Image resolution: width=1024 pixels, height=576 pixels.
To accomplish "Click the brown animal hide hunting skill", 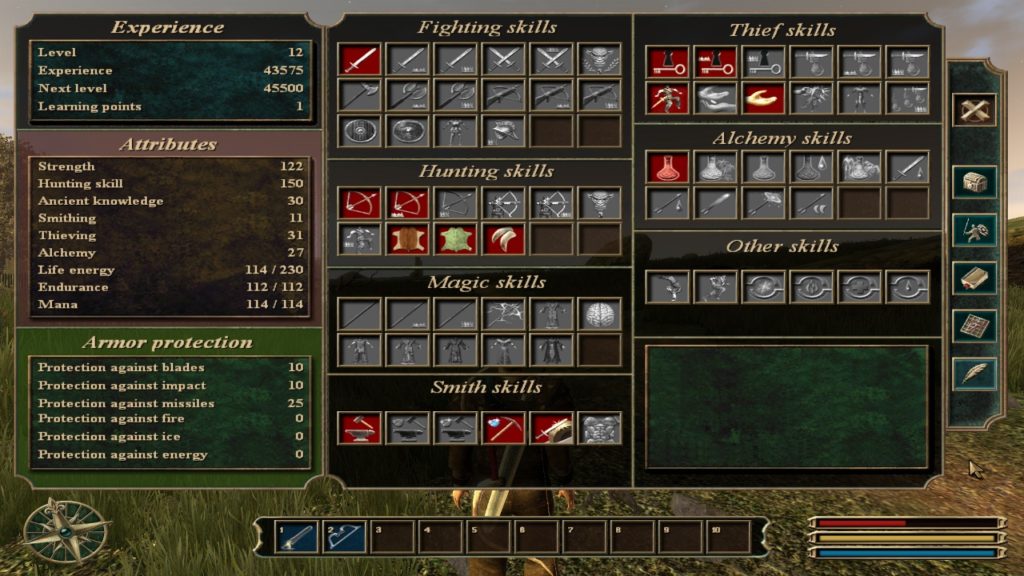I will click(407, 239).
